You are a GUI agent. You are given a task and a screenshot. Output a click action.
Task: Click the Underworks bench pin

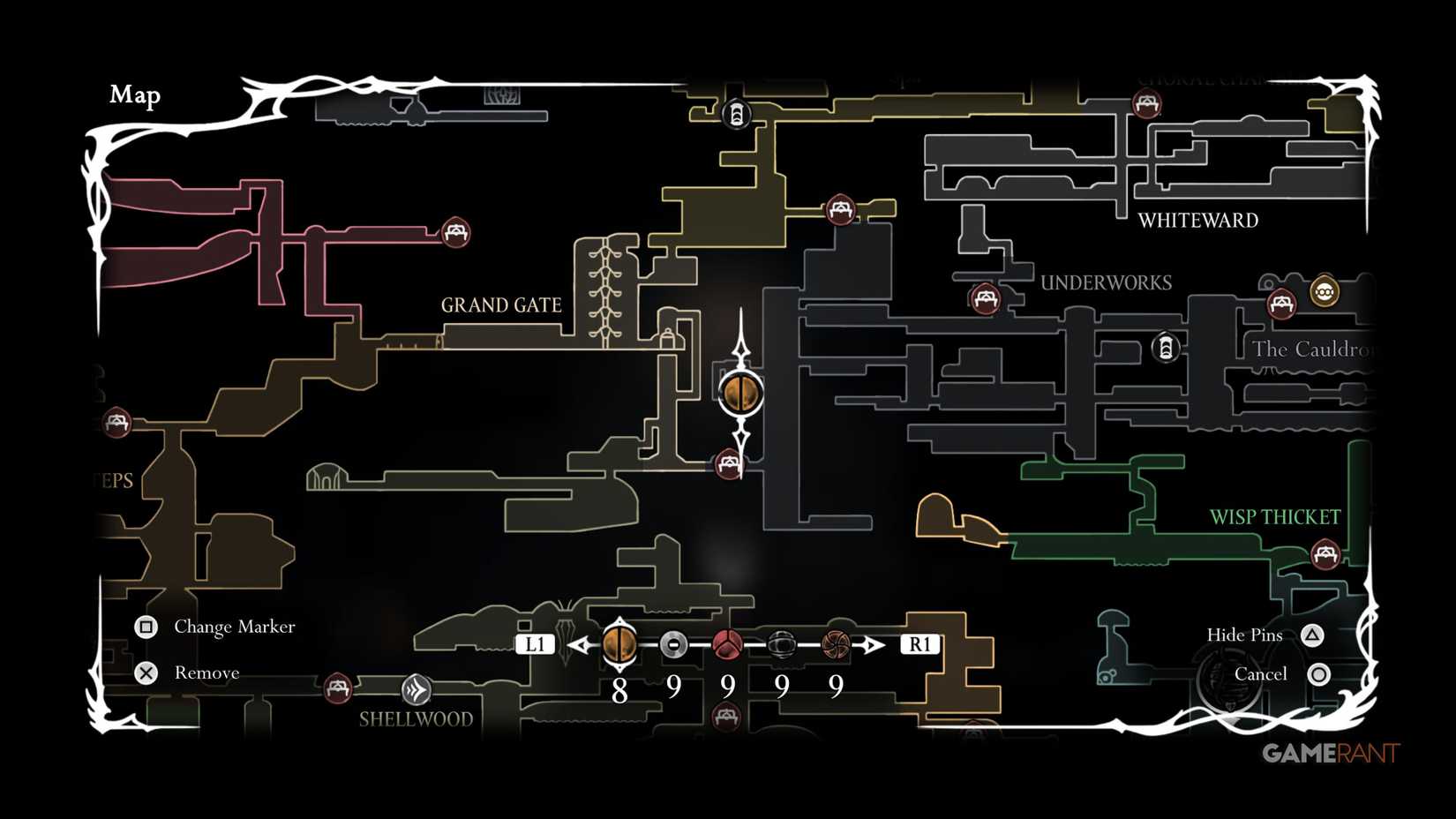point(985,298)
